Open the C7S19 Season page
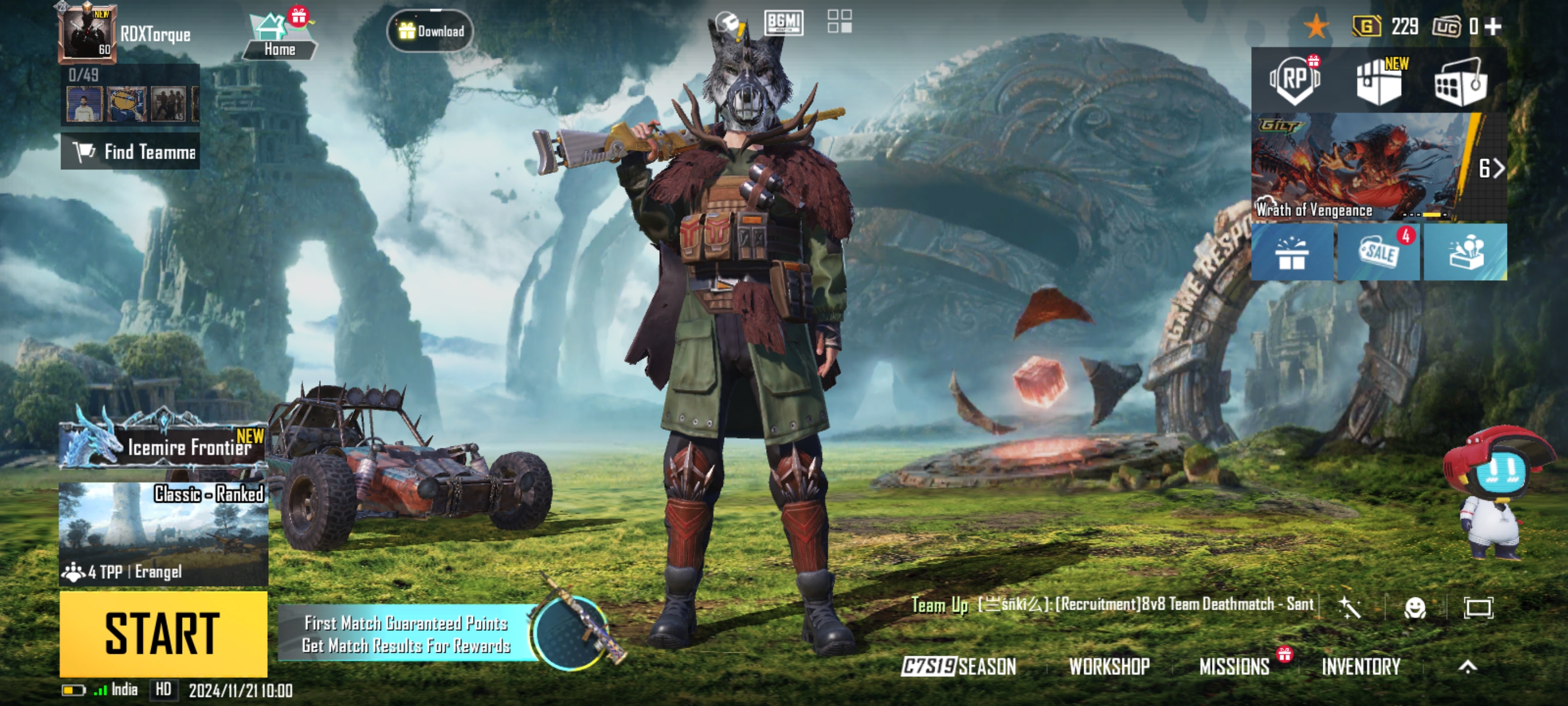The height and width of the screenshot is (706, 1568). pyautogui.click(x=959, y=666)
